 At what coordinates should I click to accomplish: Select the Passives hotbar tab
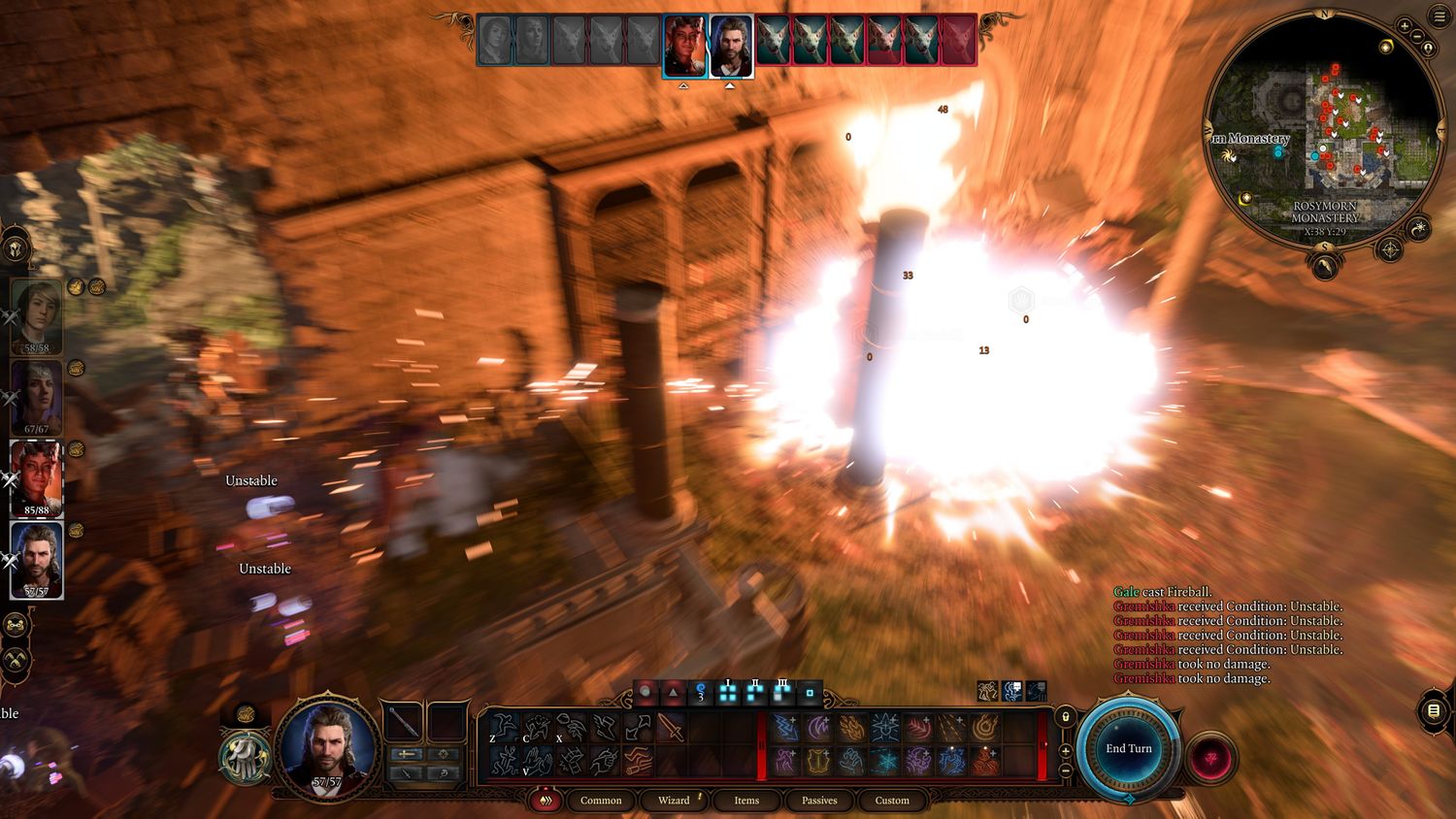coord(819,801)
